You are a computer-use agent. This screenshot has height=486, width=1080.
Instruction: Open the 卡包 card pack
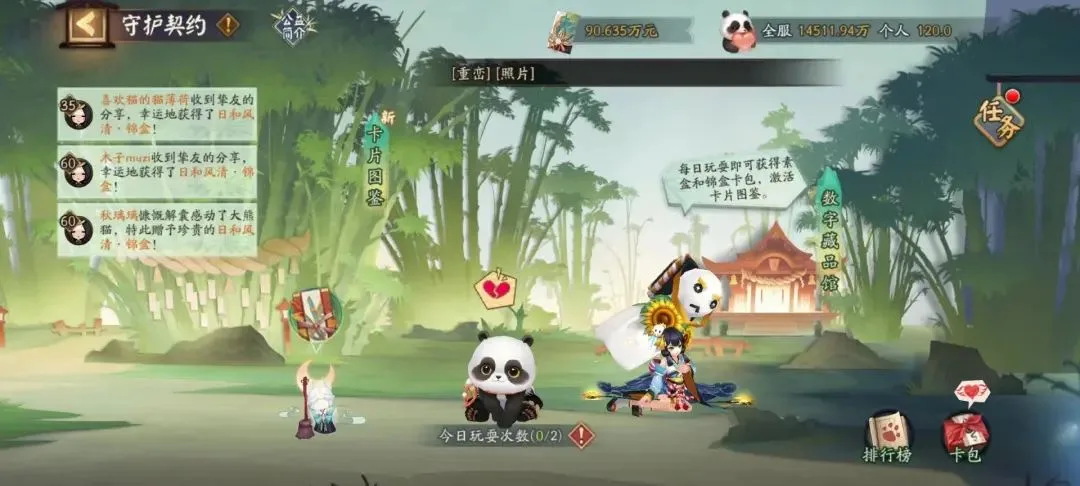pyautogui.click(x=965, y=436)
